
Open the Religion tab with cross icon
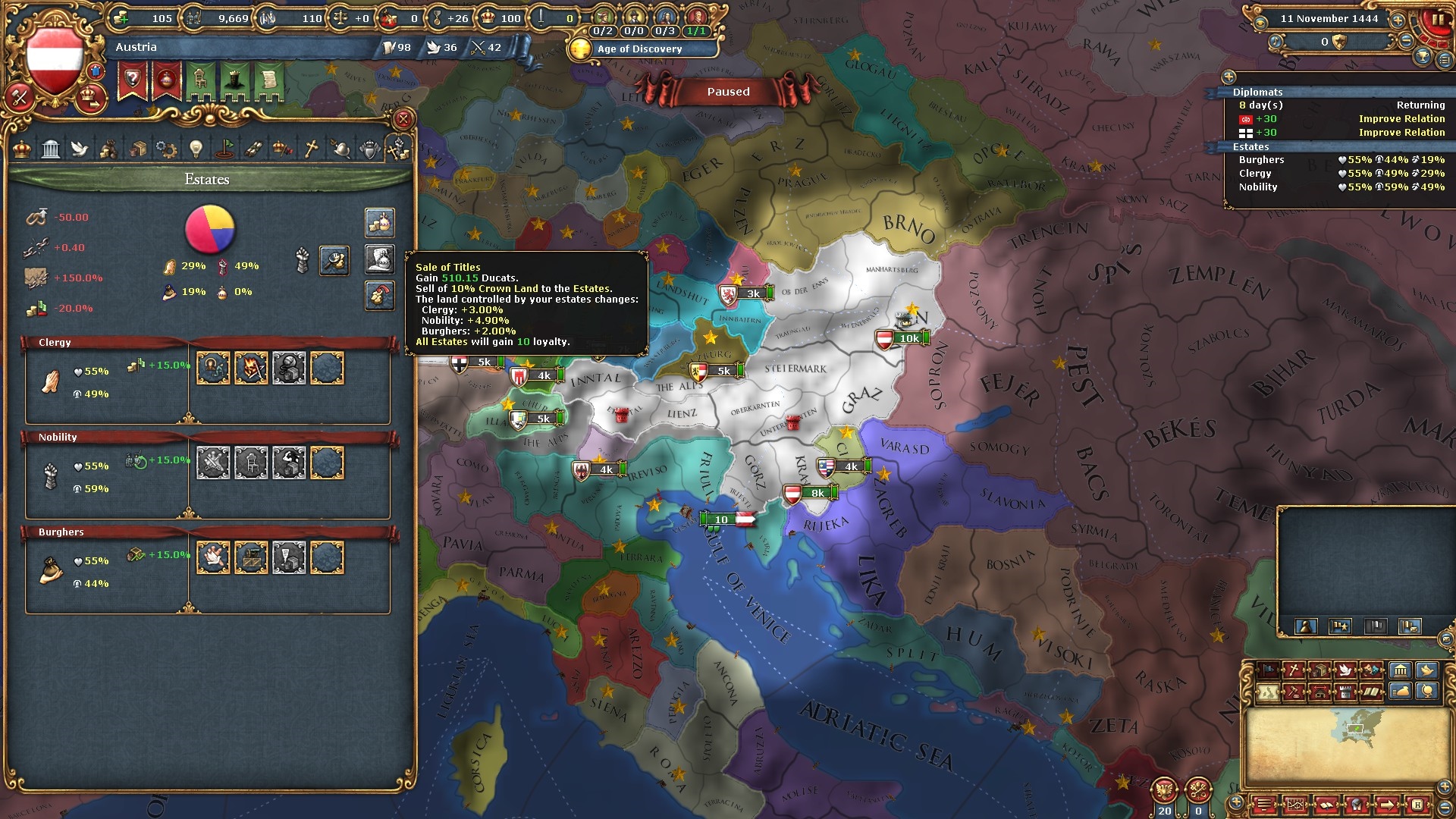pyautogui.click(x=311, y=149)
